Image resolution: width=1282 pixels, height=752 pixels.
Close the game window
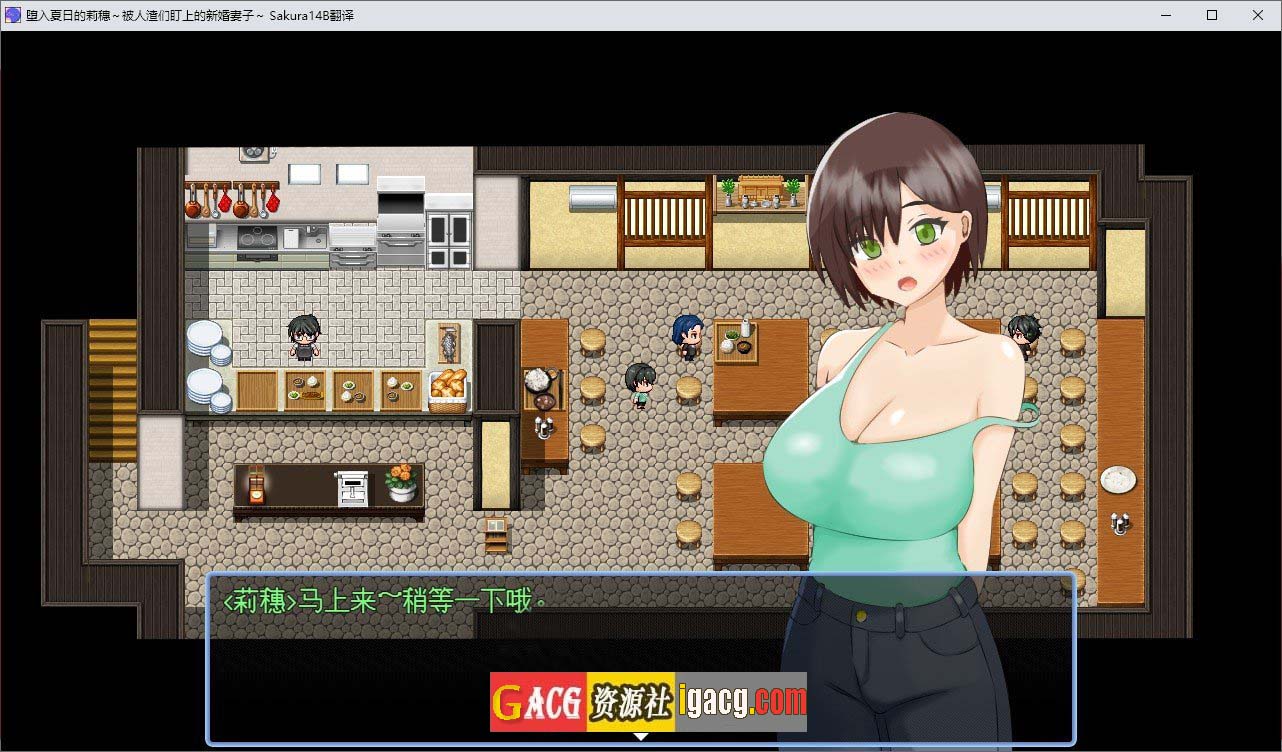point(1258,15)
